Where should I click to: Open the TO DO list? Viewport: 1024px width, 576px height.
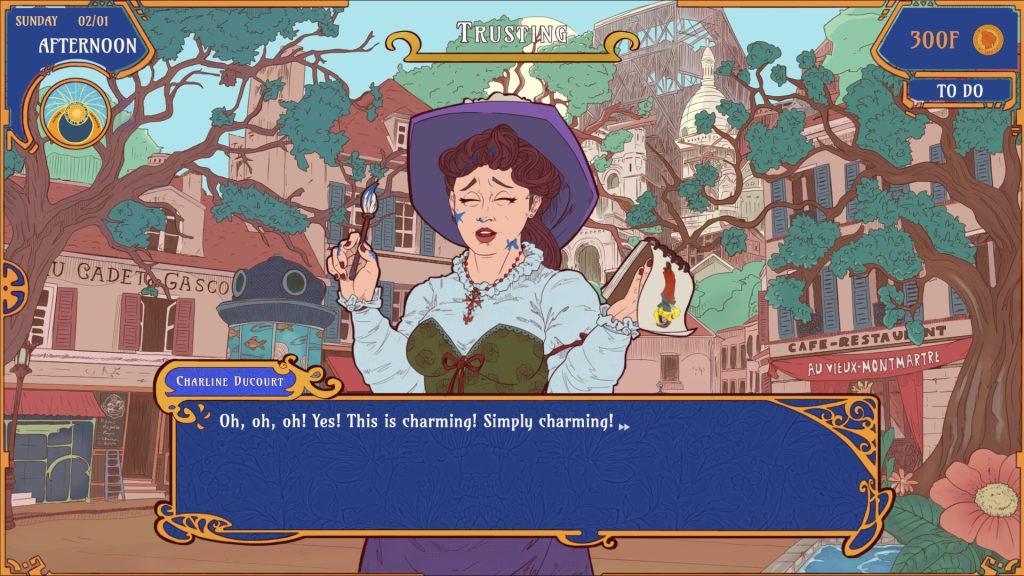tap(959, 91)
